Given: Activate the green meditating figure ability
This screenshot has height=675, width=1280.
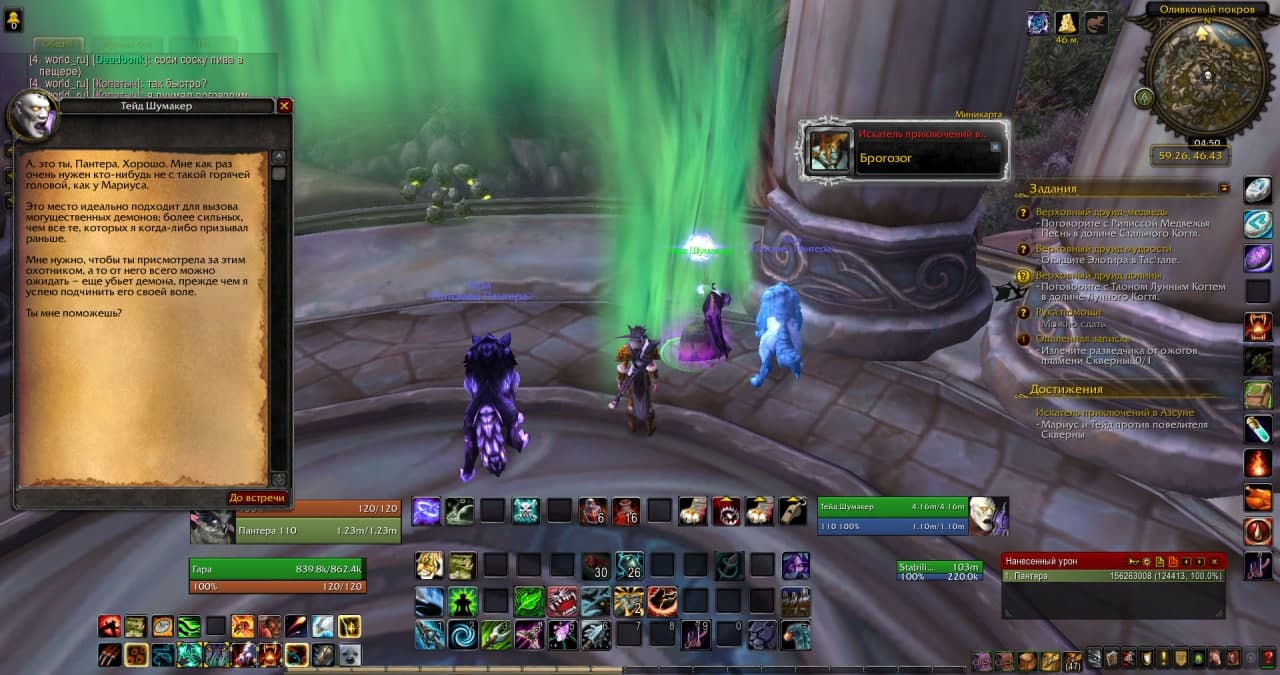Looking at the screenshot, I should click(x=462, y=601).
